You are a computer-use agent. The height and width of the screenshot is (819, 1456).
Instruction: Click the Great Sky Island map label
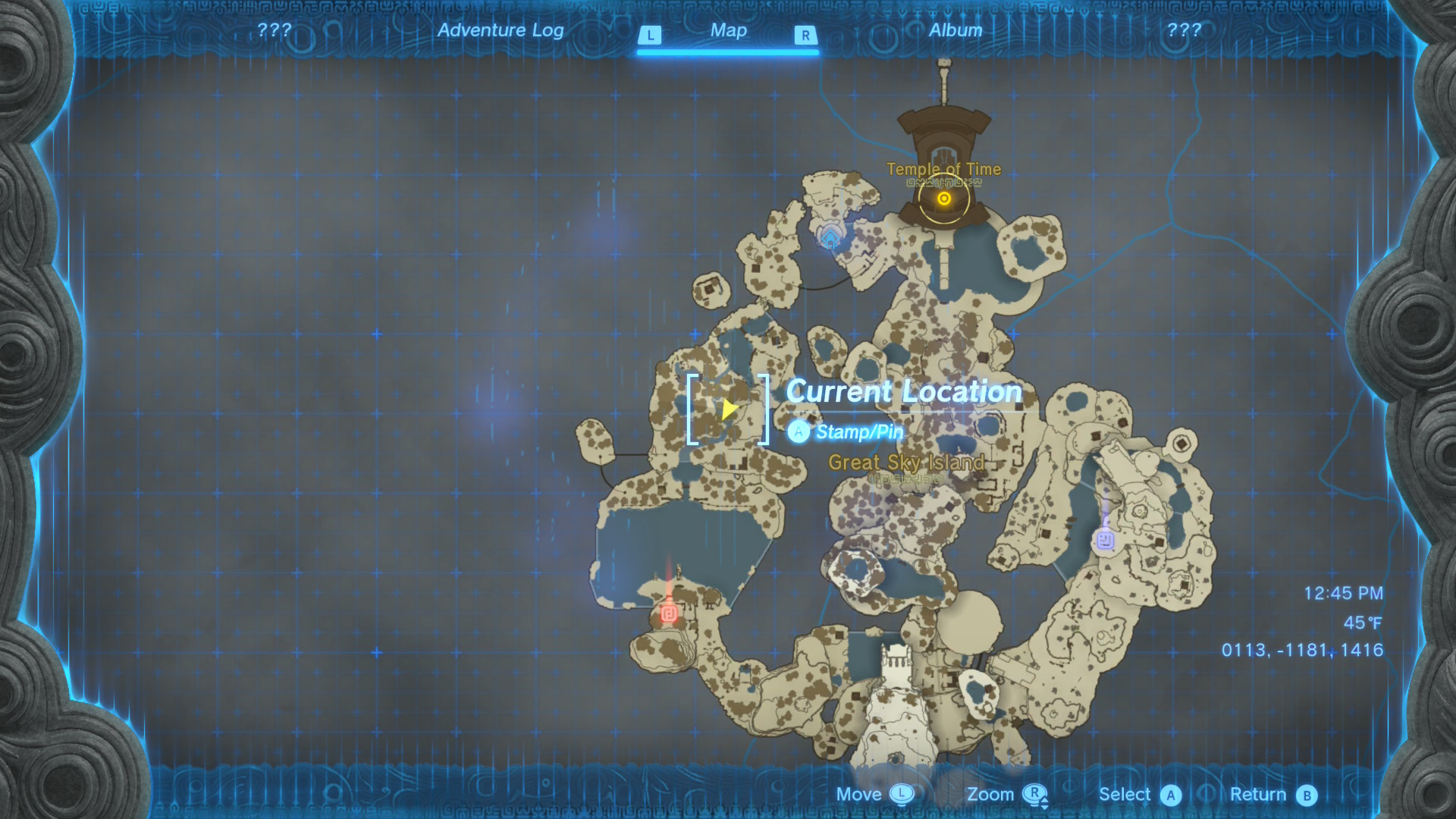point(906,463)
